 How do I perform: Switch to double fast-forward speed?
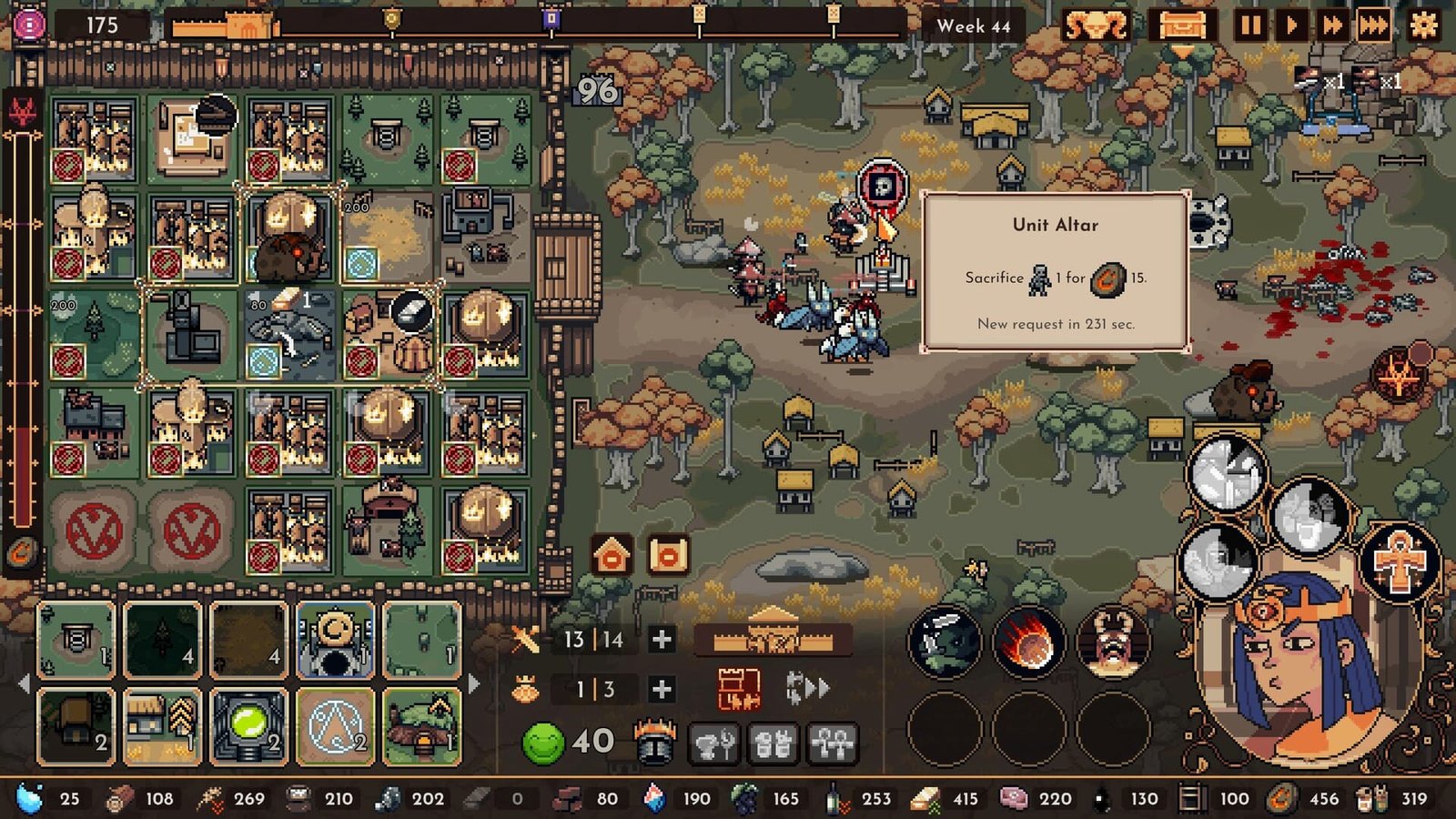[x=1332, y=25]
